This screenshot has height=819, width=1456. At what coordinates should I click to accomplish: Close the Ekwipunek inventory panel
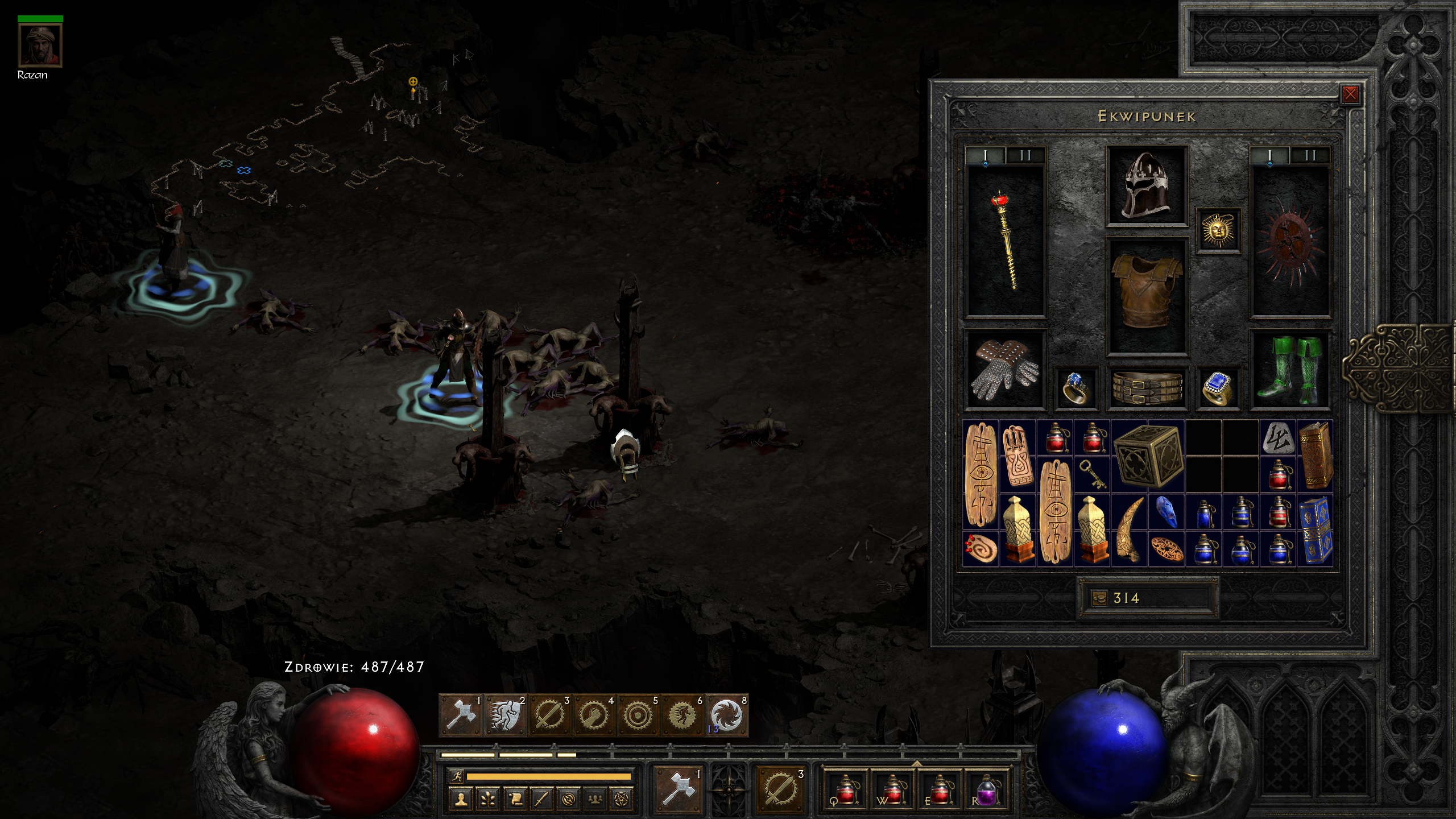[x=1350, y=94]
